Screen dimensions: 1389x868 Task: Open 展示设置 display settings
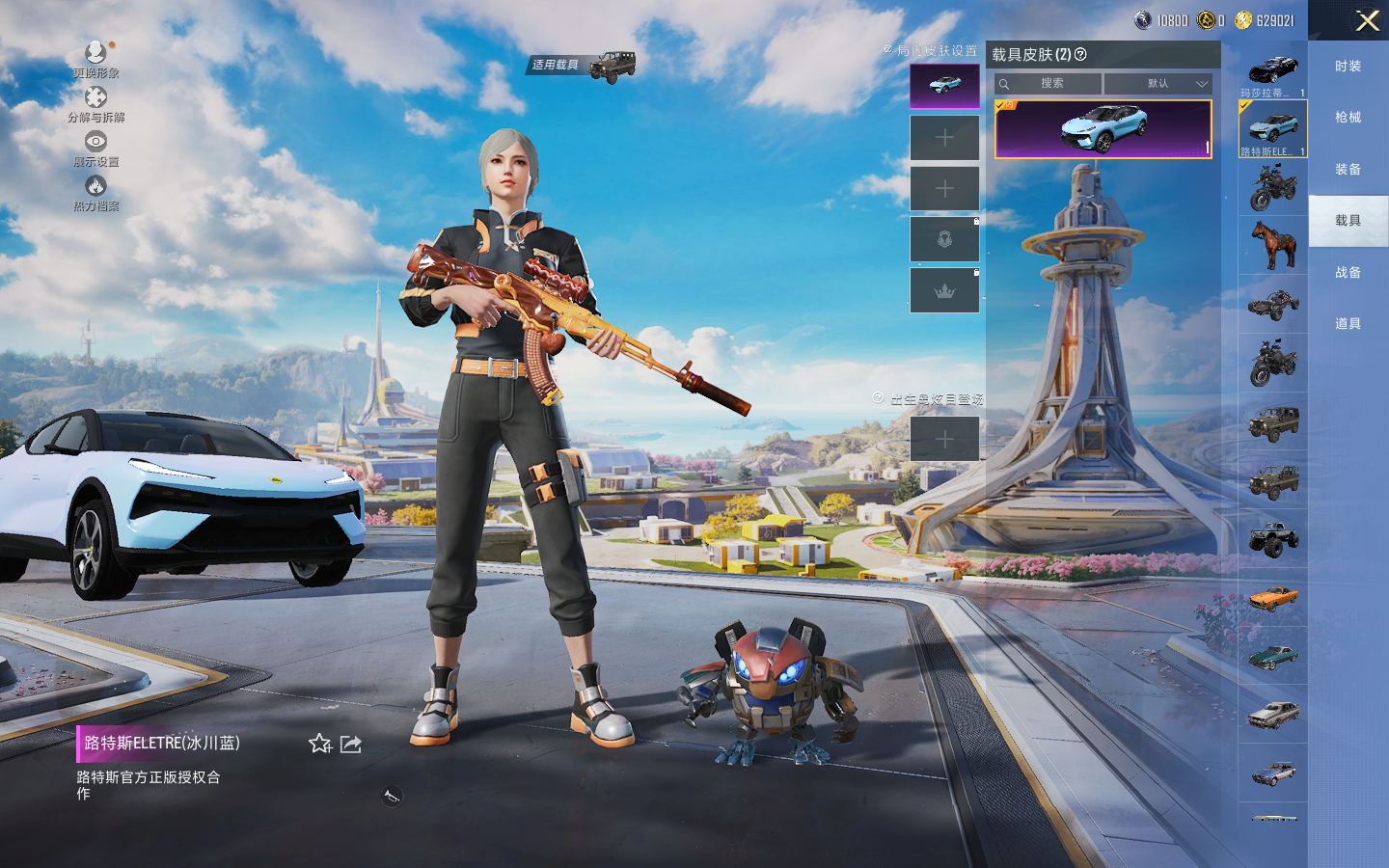pos(95,149)
